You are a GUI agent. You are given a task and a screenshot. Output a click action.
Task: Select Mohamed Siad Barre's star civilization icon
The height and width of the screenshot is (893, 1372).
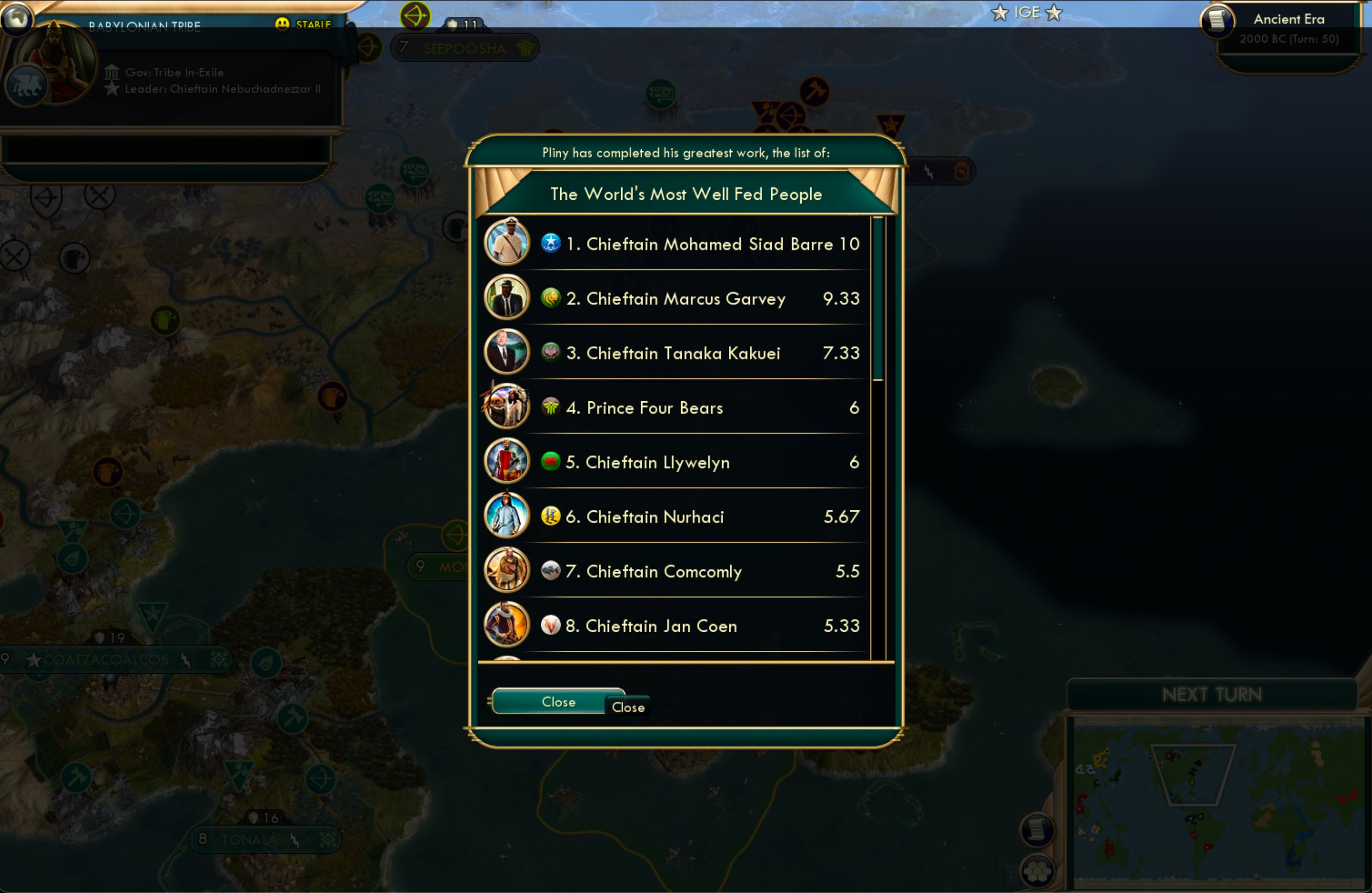coord(551,243)
